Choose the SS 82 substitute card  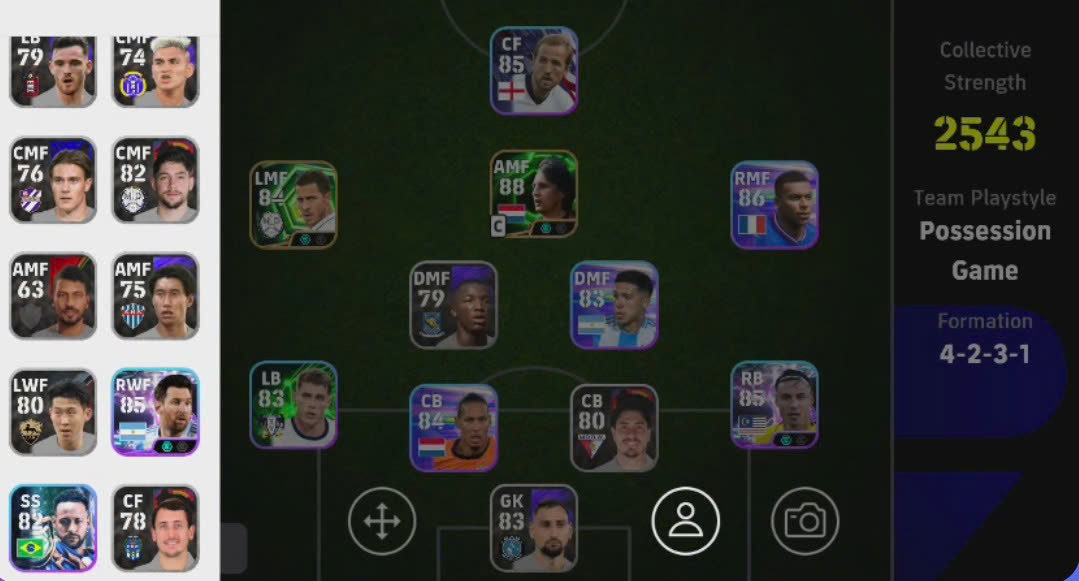pos(53,527)
